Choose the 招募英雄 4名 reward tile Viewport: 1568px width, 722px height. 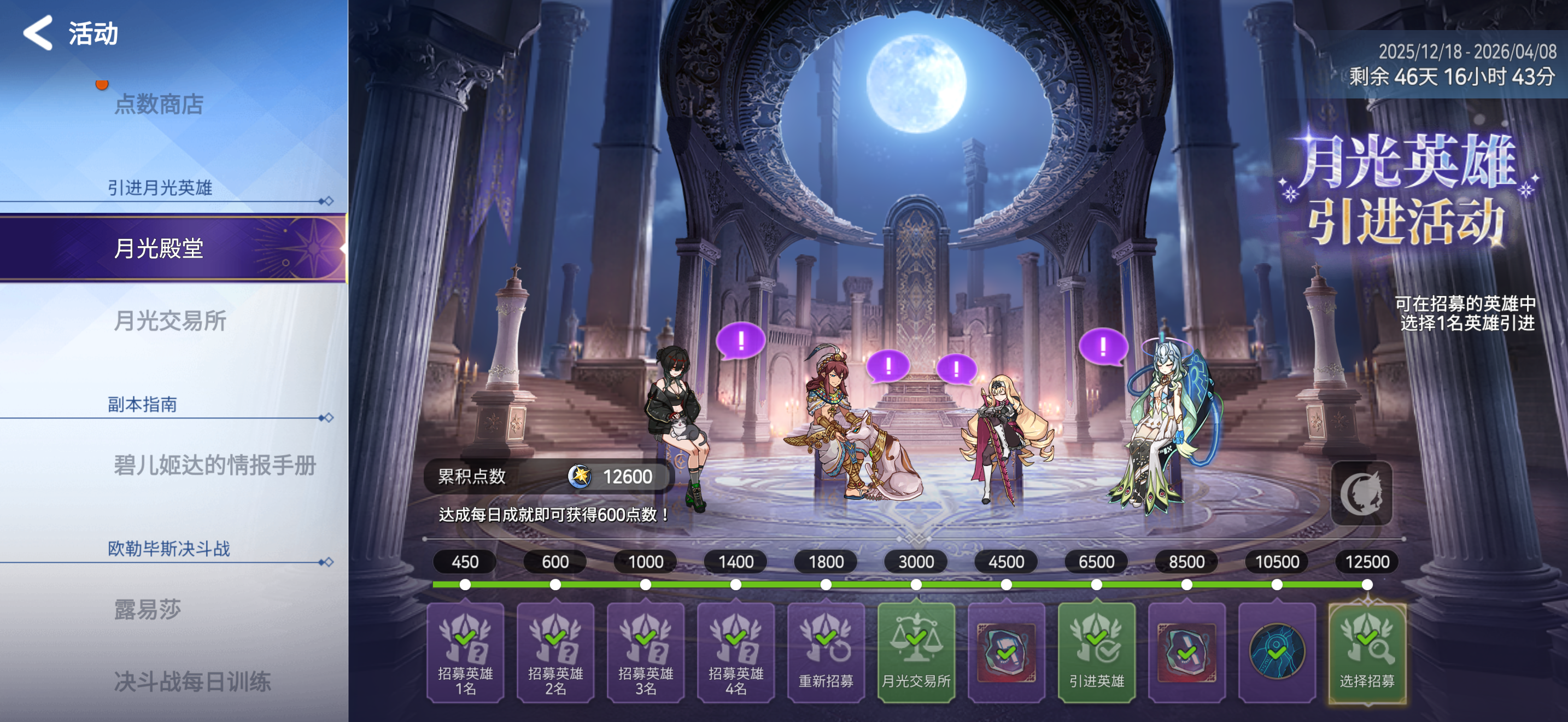click(x=735, y=653)
